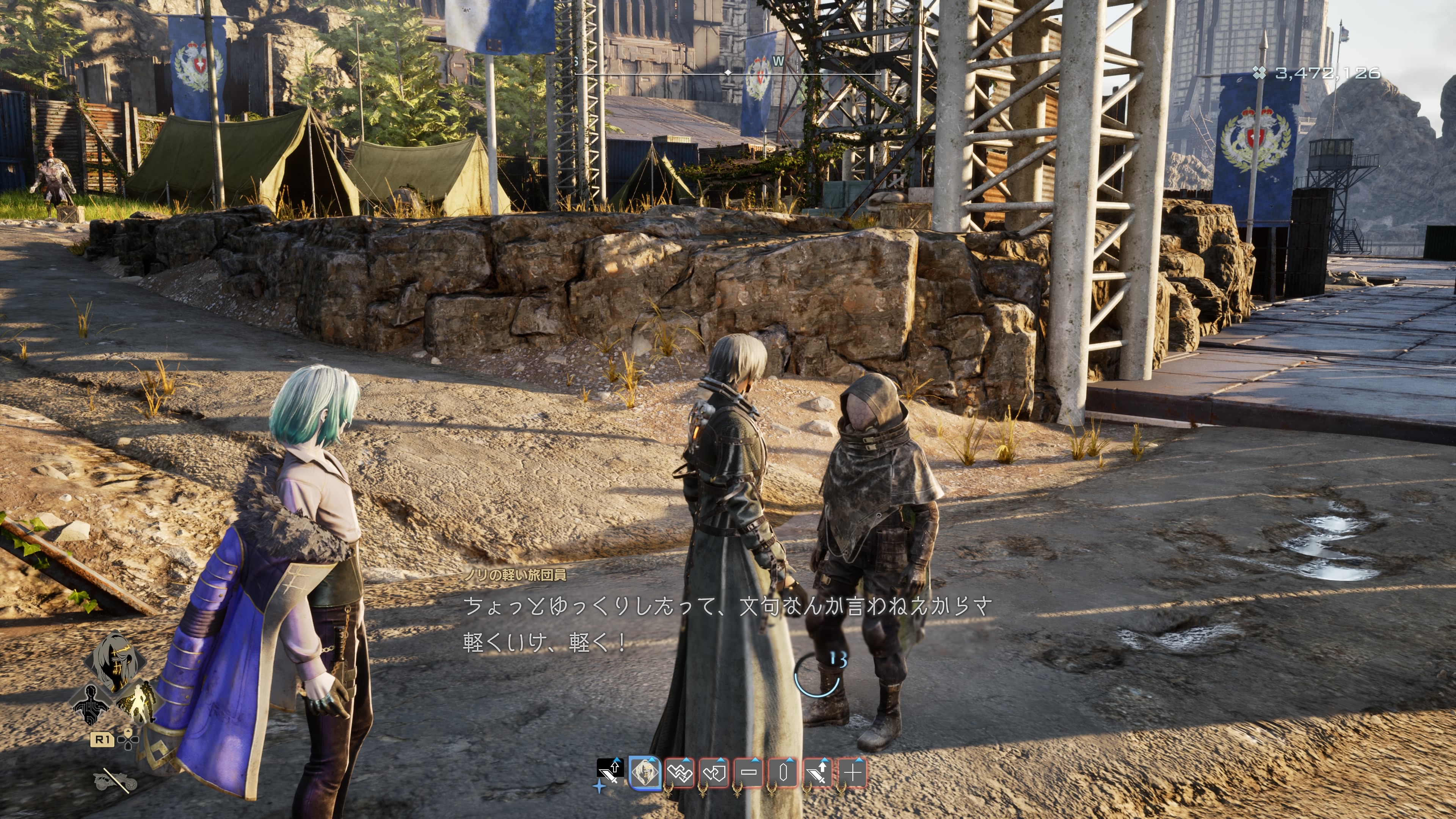Click the compass bar heading strip
Viewport: 1456px width, 819px height.
pyautogui.click(x=728, y=73)
